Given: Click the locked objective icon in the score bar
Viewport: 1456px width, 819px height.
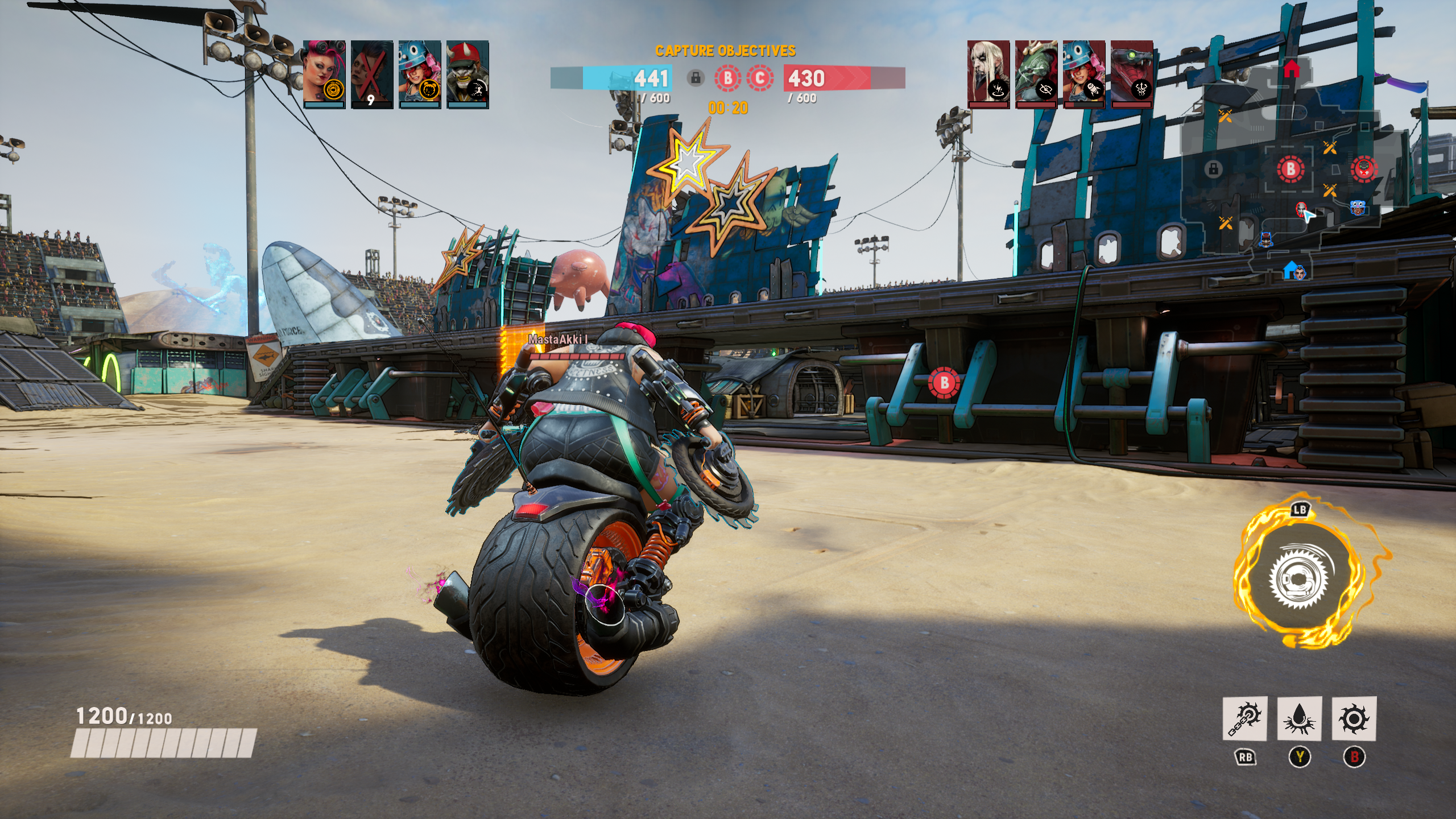Looking at the screenshot, I should 695,78.
